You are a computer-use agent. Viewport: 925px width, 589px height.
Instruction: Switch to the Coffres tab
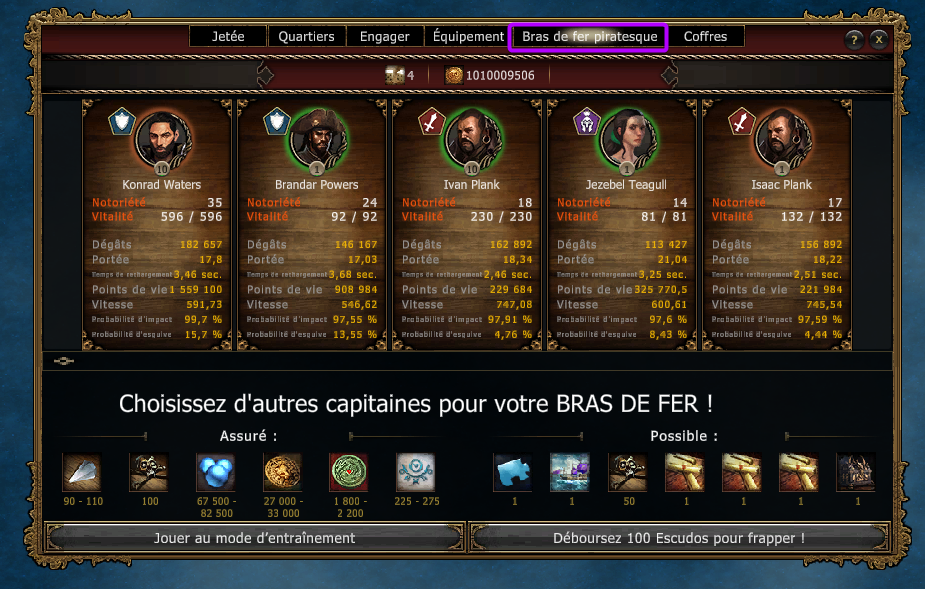(x=706, y=37)
